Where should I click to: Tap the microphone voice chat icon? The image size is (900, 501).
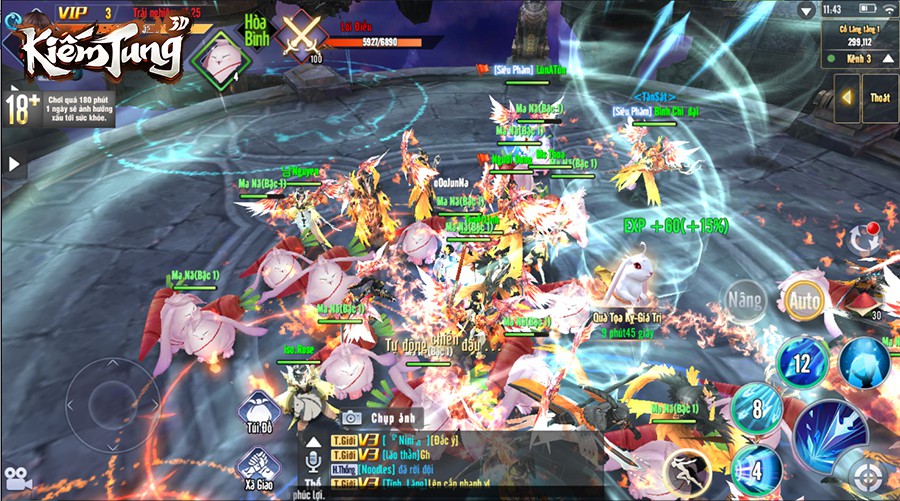coord(313,462)
